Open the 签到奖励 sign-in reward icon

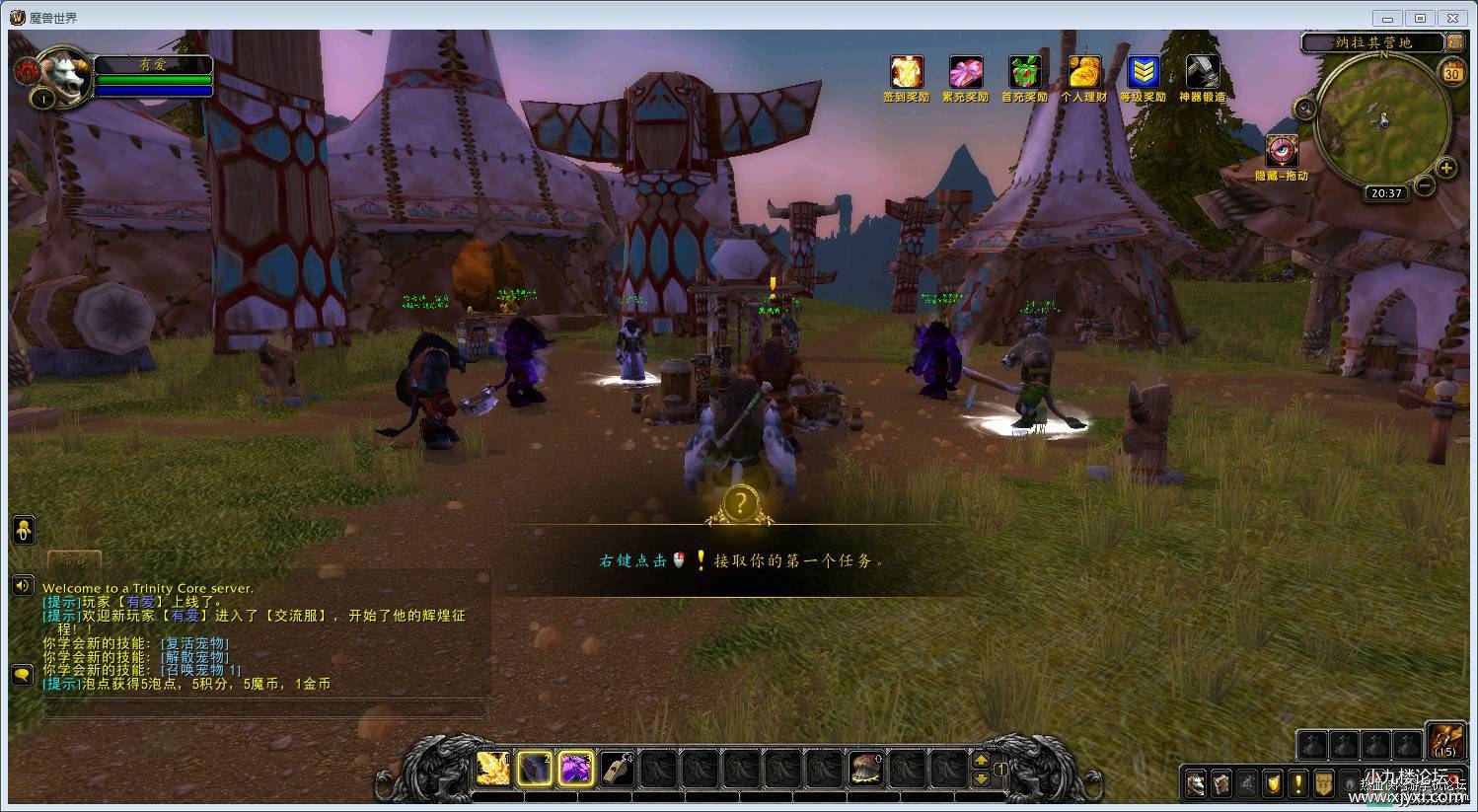coord(906,73)
